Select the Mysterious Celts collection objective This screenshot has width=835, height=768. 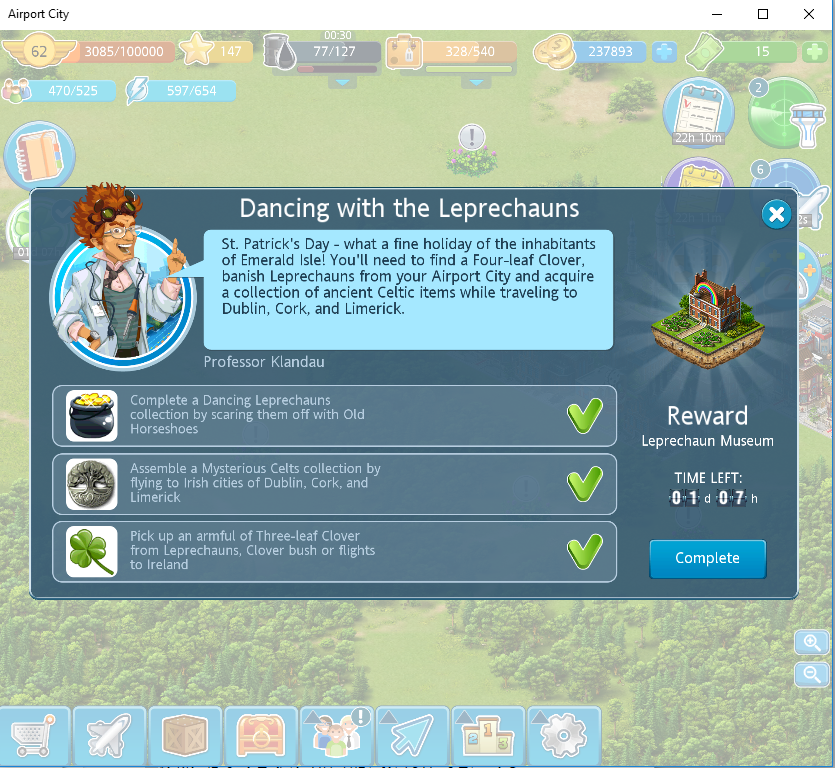[x=334, y=483]
